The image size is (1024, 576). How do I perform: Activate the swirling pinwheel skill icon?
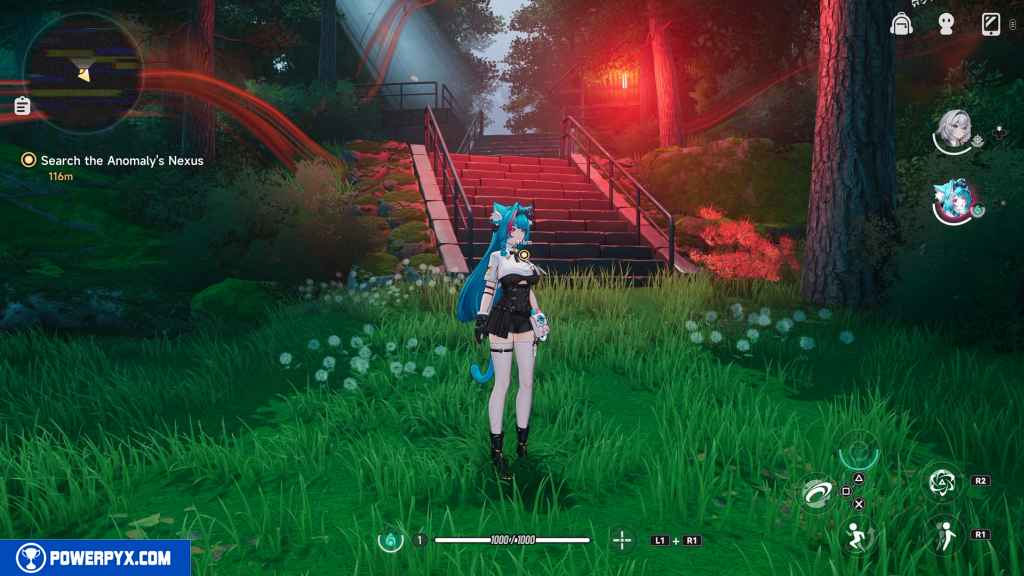941,482
